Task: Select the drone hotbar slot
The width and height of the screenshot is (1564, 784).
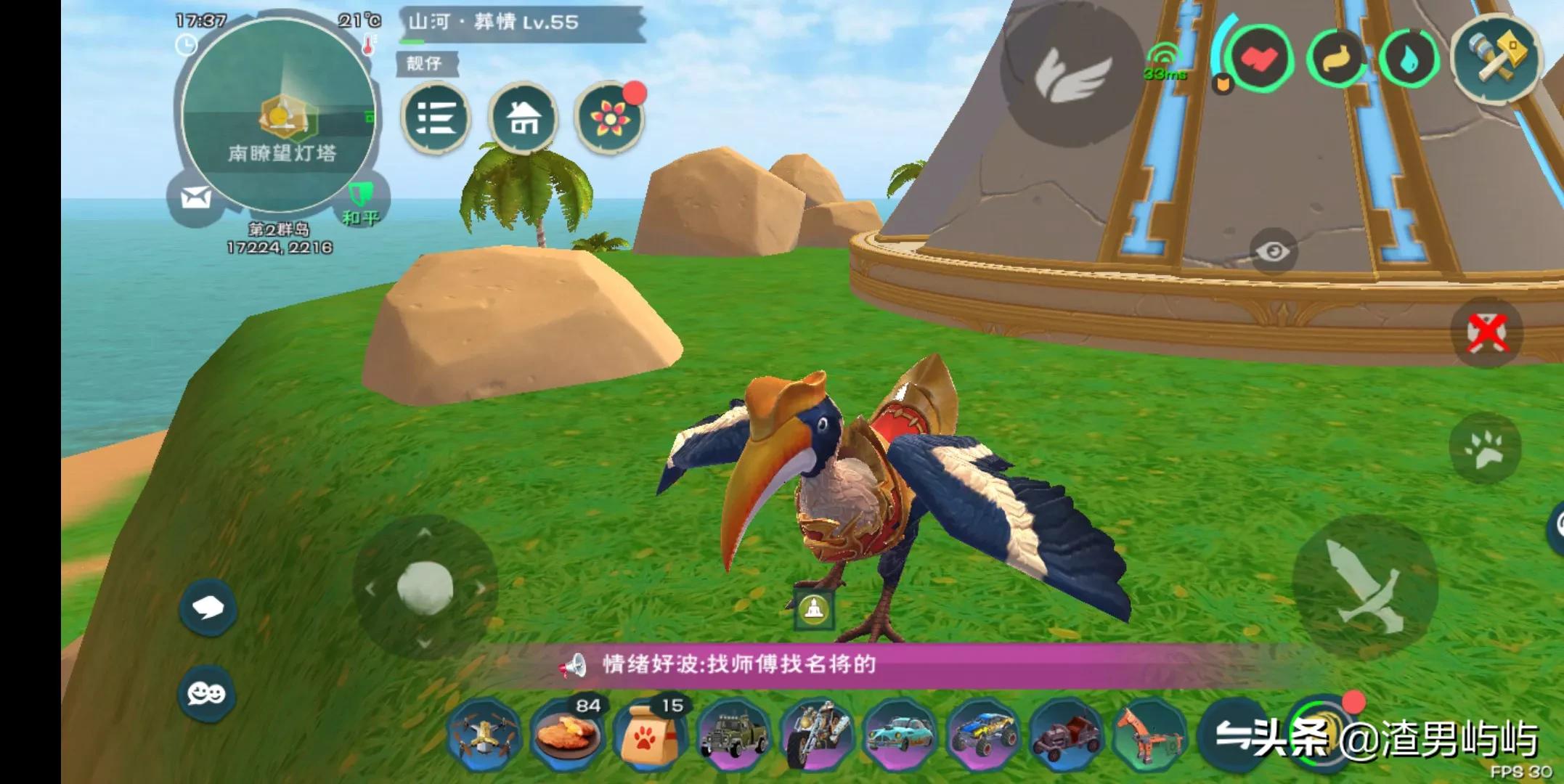Action: [484, 733]
